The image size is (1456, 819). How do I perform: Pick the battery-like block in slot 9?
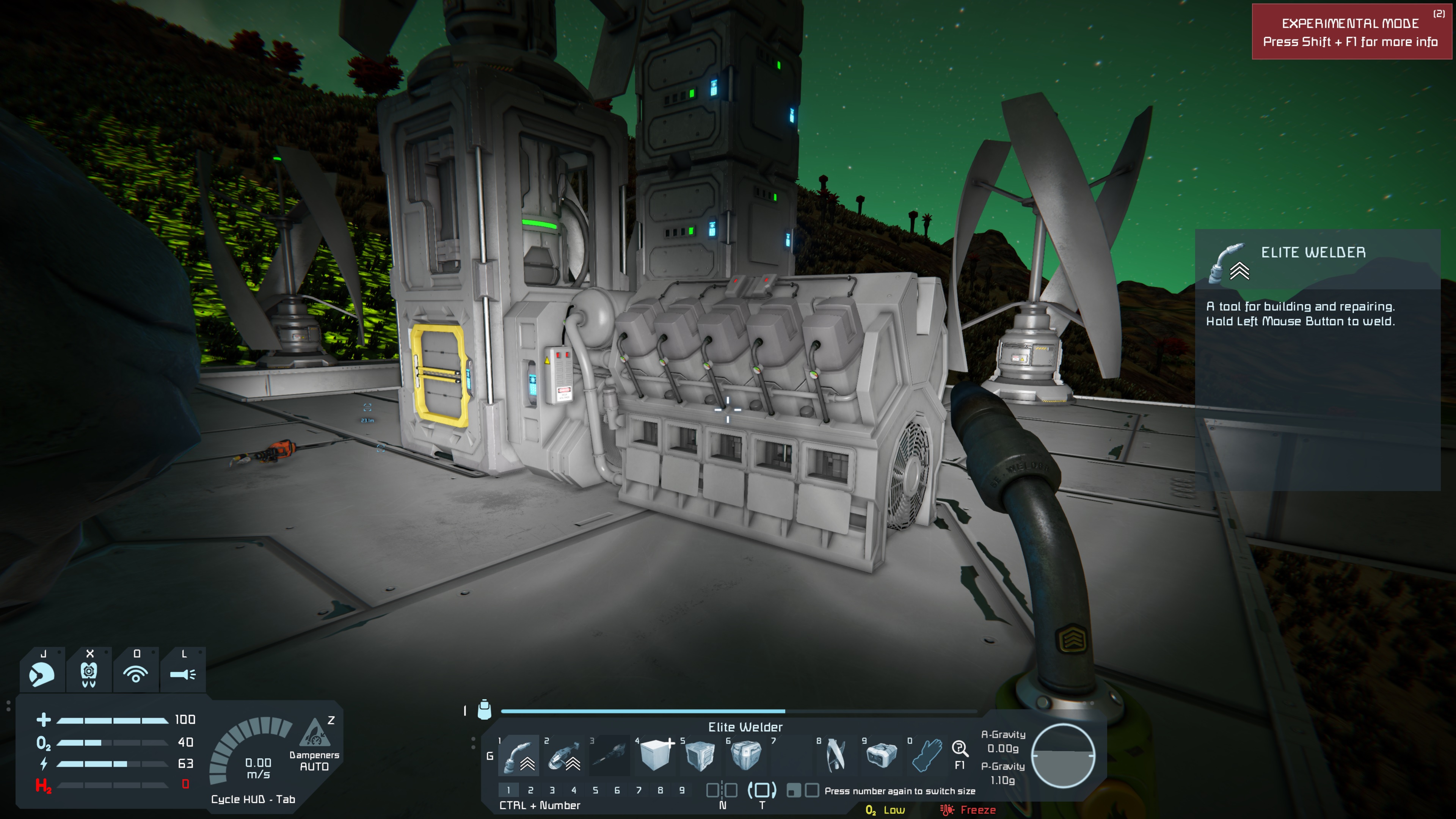pyautogui.click(x=881, y=756)
